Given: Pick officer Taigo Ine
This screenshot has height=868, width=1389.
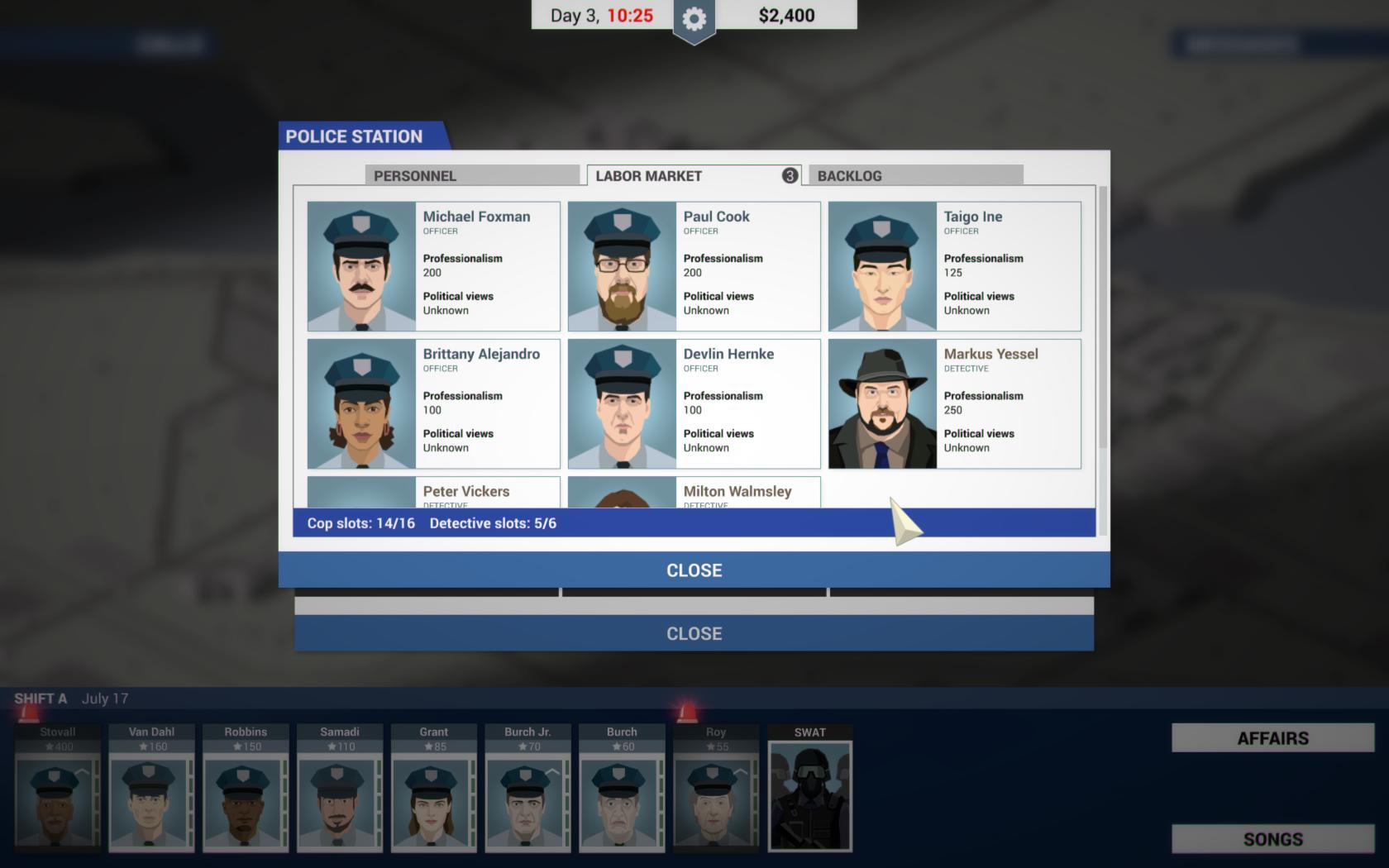Looking at the screenshot, I should (x=954, y=266).
